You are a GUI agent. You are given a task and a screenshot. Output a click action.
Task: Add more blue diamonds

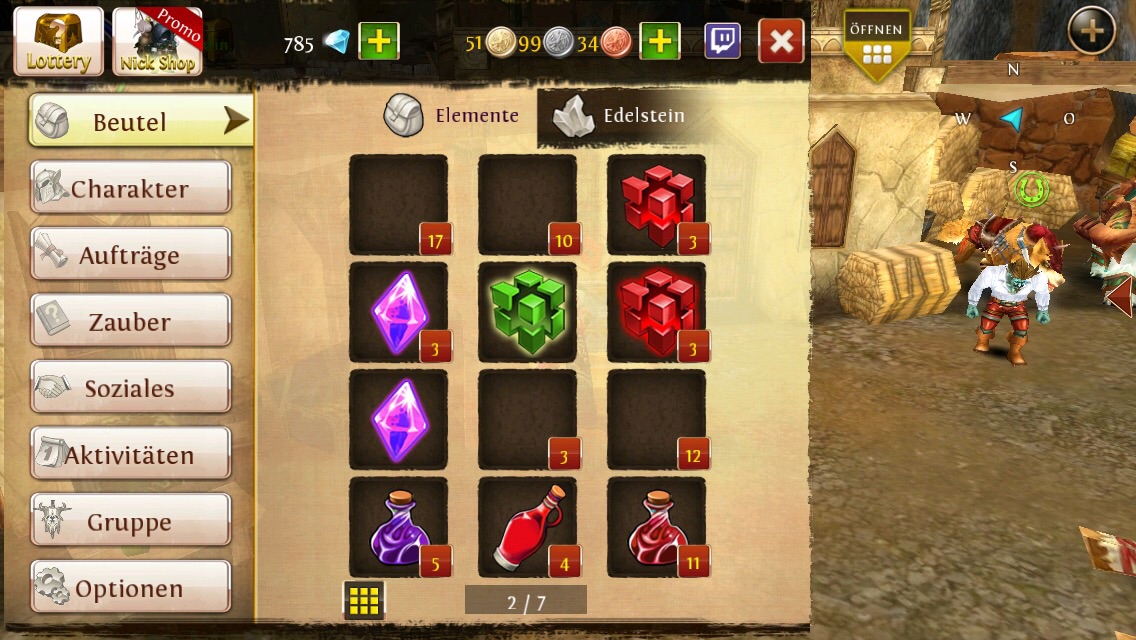tap(379, 42)
